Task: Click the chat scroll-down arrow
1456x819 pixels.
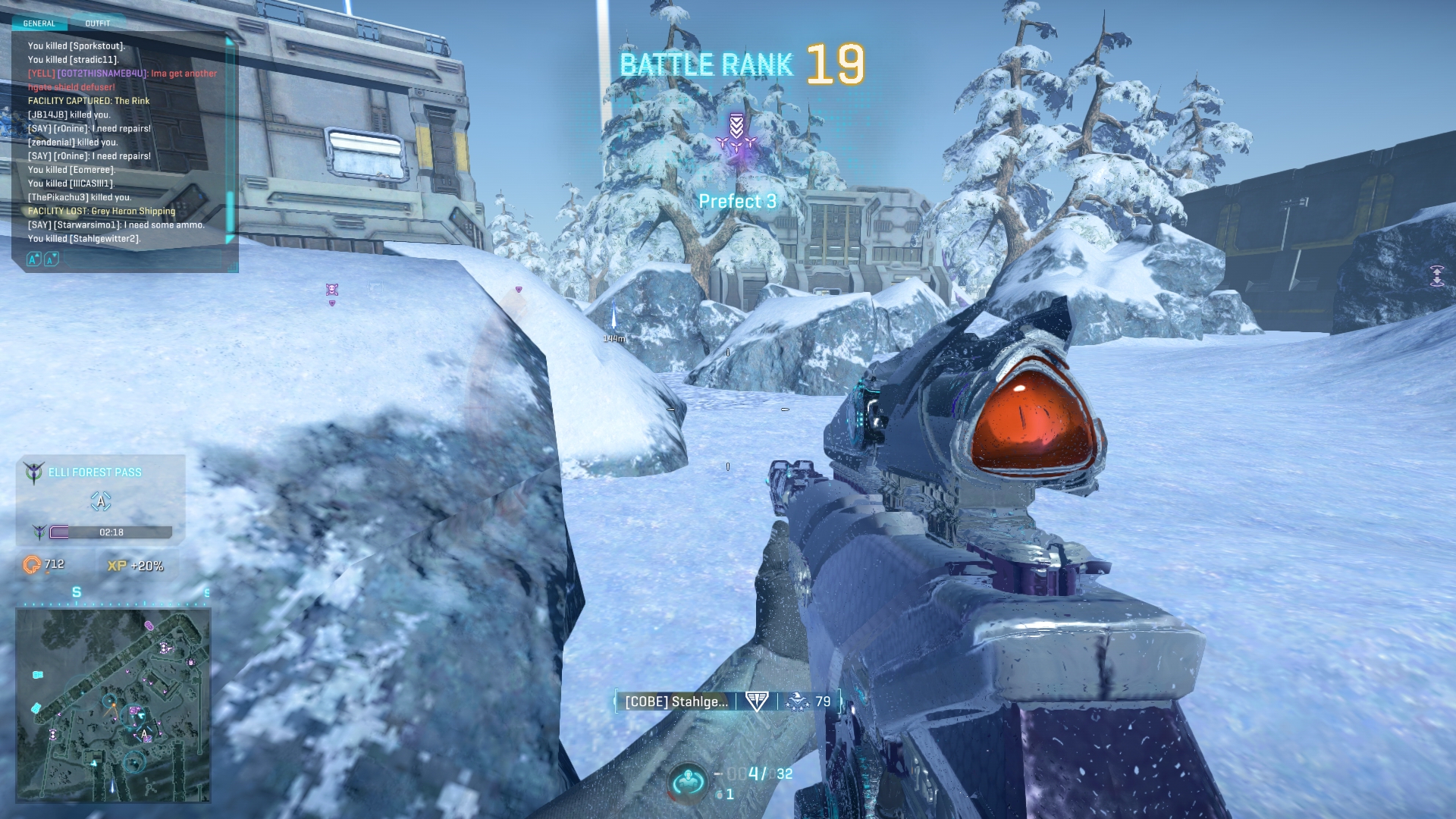Action: tap(230, 240)
